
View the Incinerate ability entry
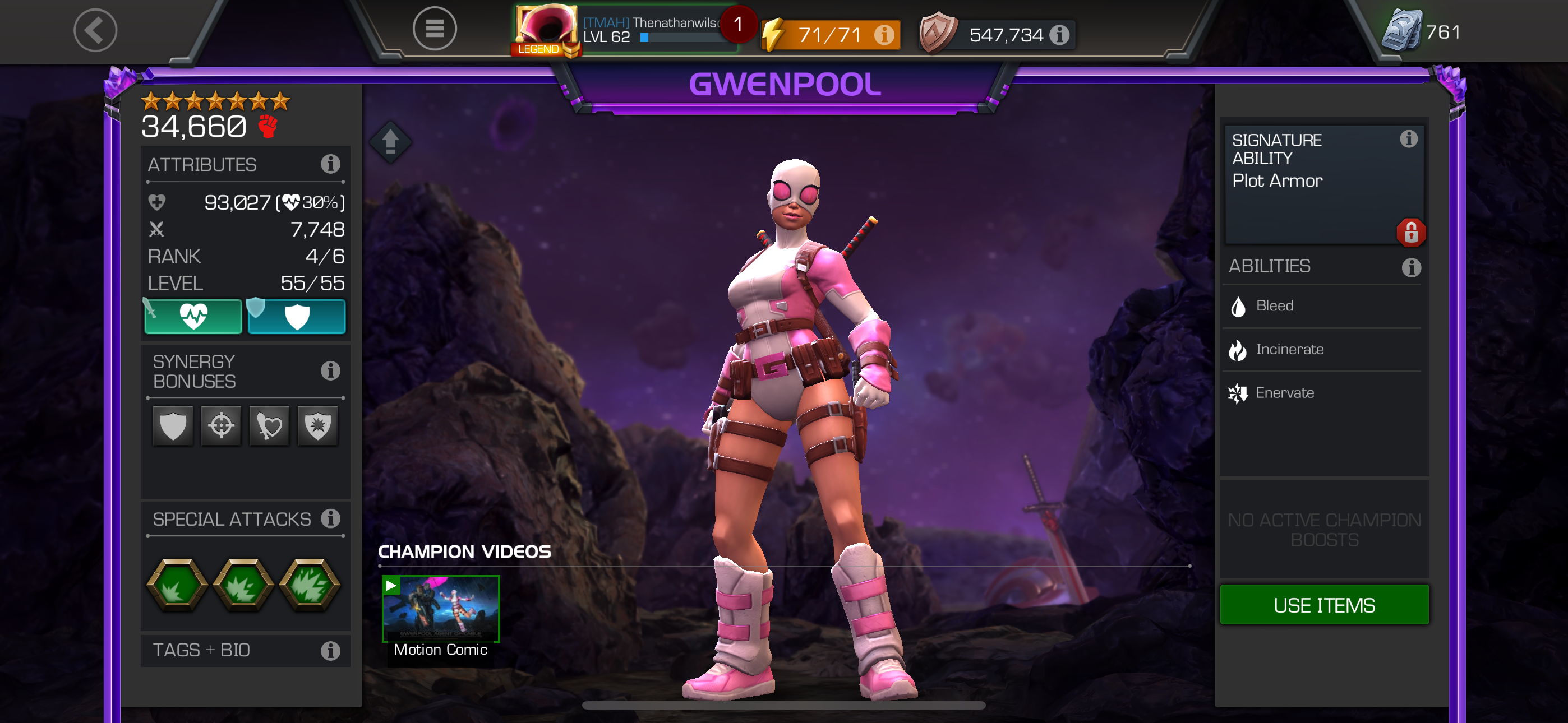(x=1290, y=350)
